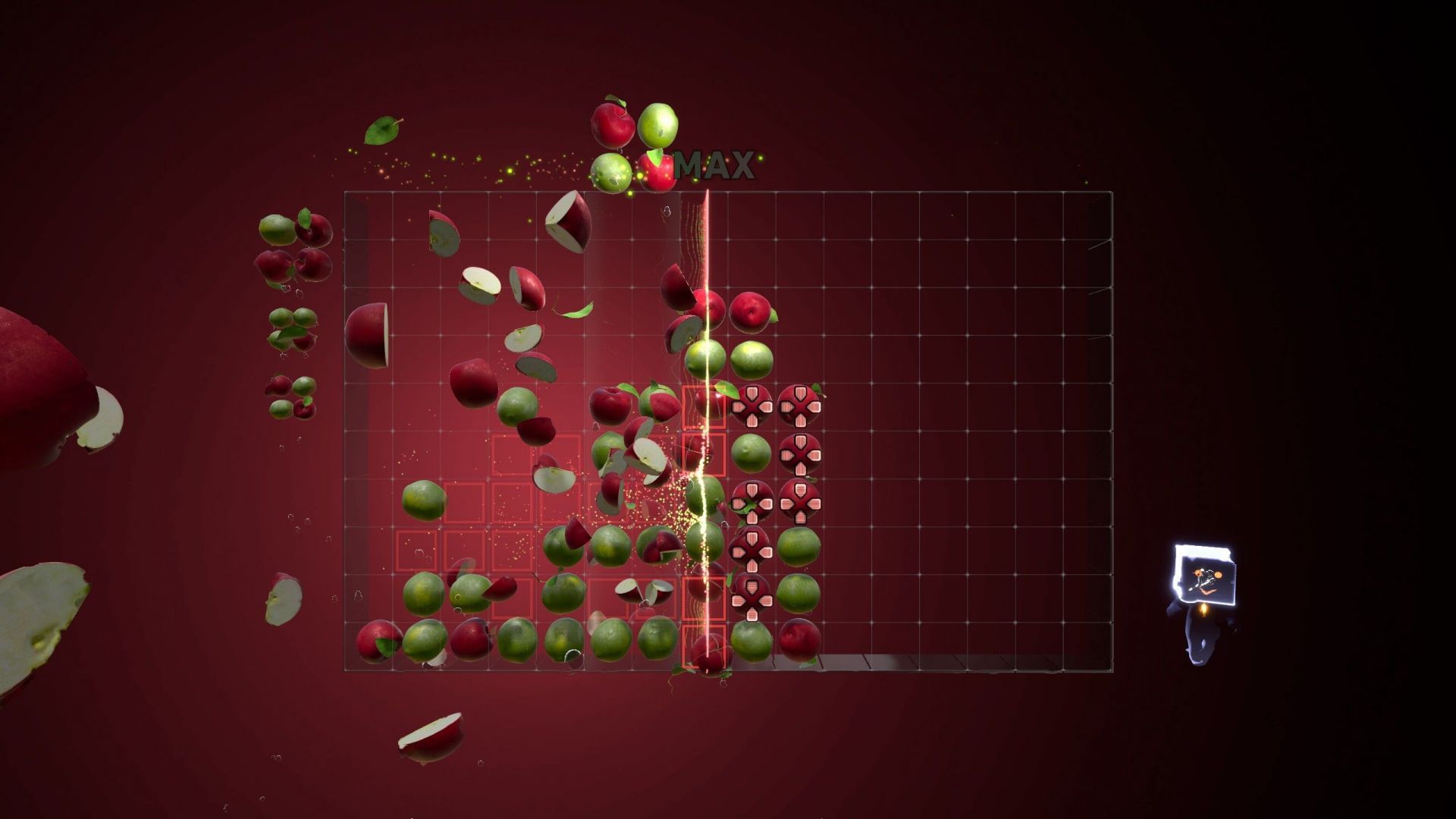Select the d-pad apple beside the green apple pair
Viewport: 1456px width, 819px height.
pos(751,550)
